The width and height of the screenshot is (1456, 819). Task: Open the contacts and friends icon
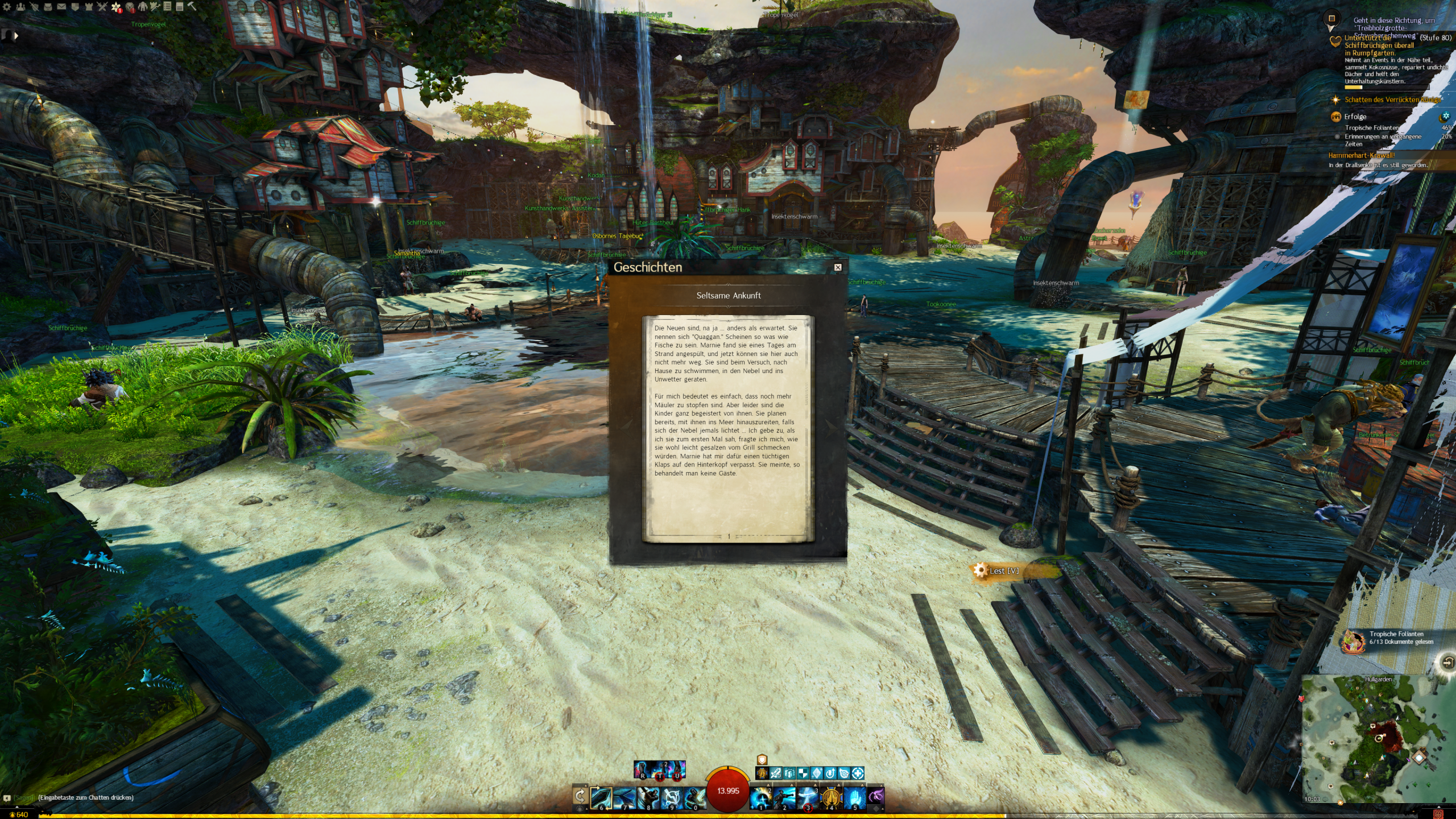[x=20, y=7]
